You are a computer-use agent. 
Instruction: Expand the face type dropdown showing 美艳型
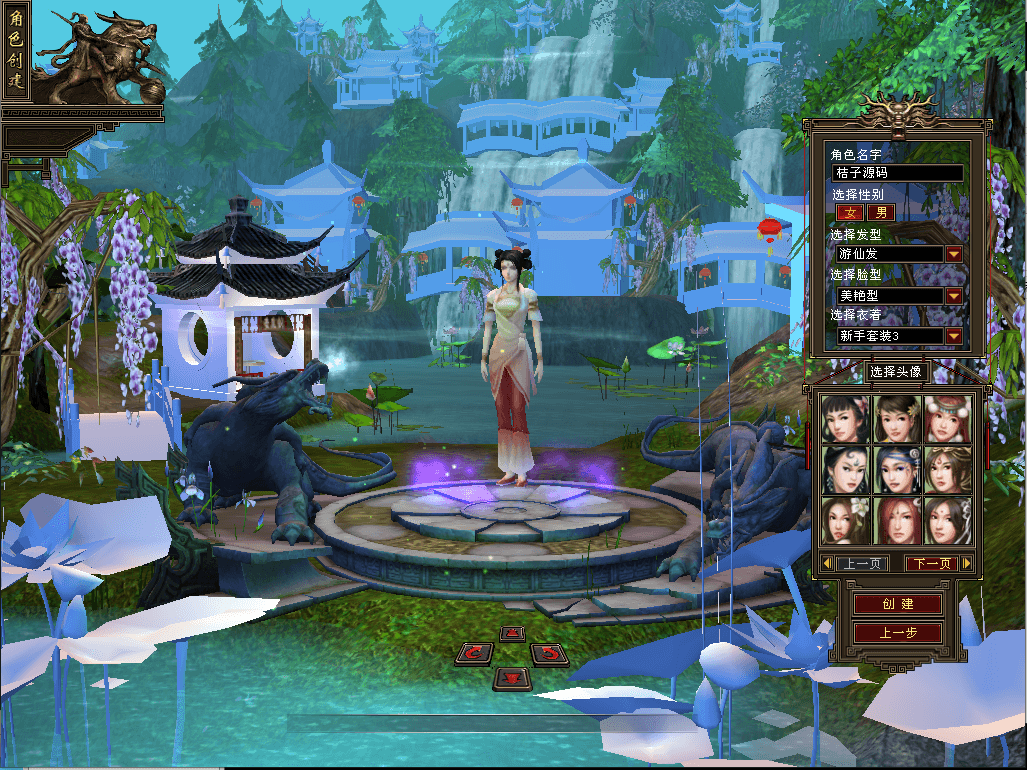(954, 296)
